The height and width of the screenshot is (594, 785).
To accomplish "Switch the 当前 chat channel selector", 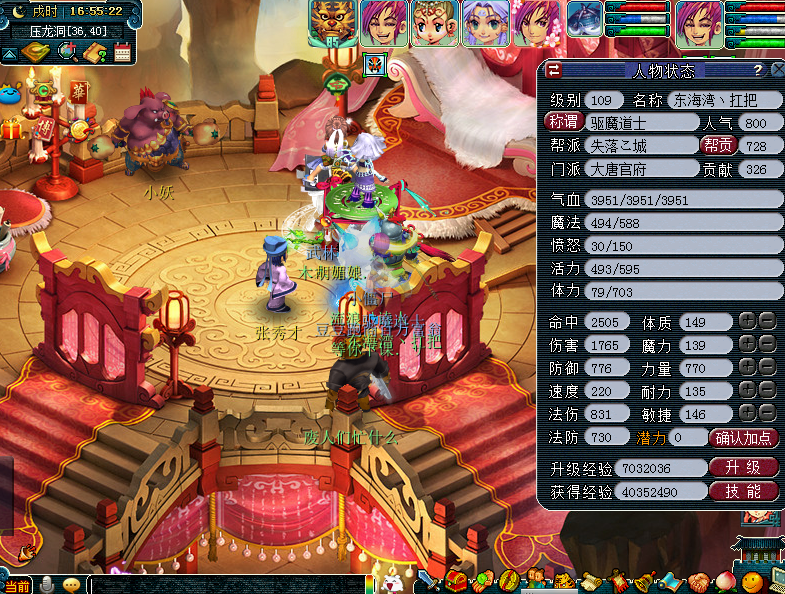I will [17, 586].
